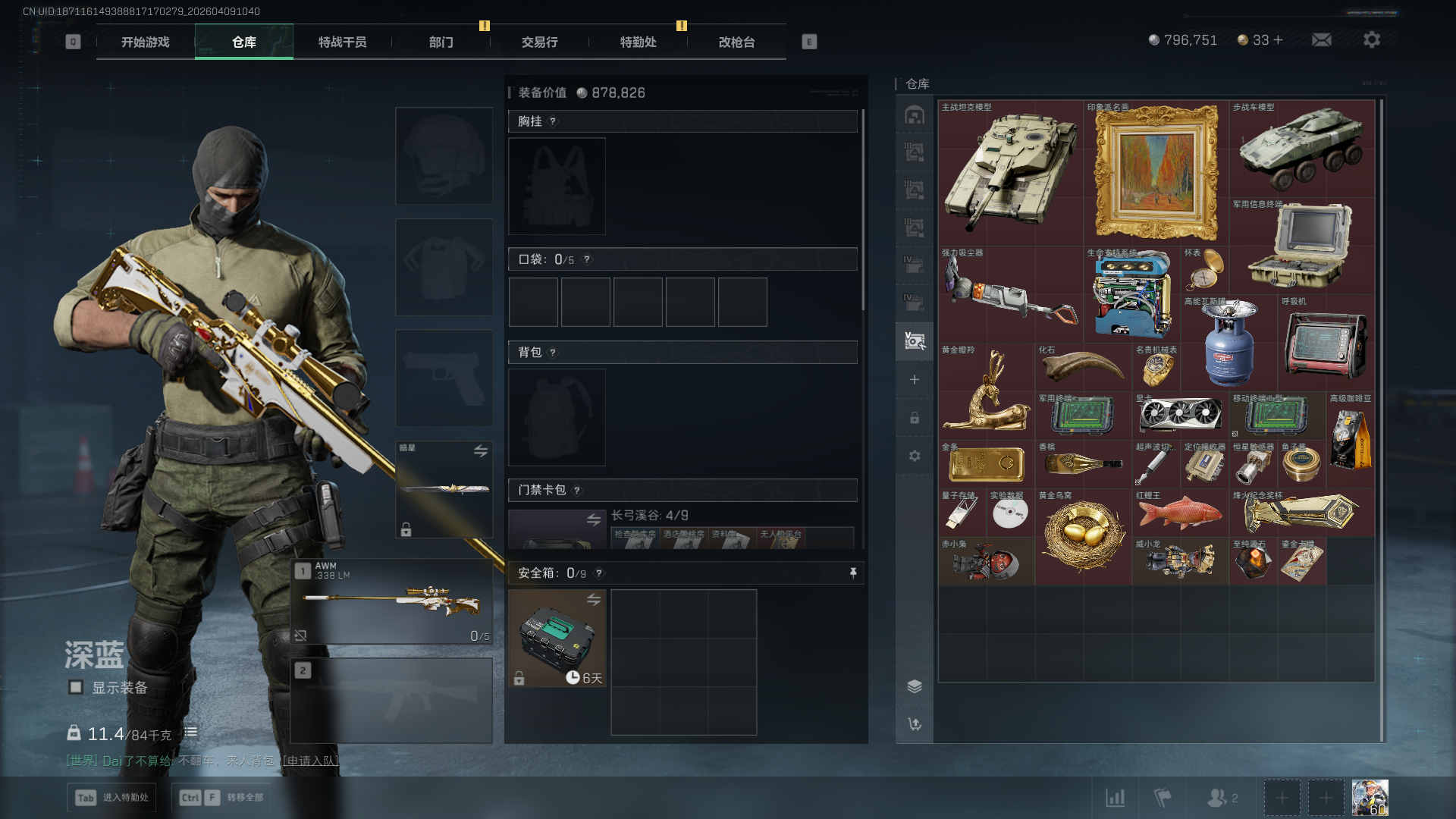Open the gear settings icon
Viewport: 1456px width, 819px height.
pyautogui.click(x=1372, y=40)
